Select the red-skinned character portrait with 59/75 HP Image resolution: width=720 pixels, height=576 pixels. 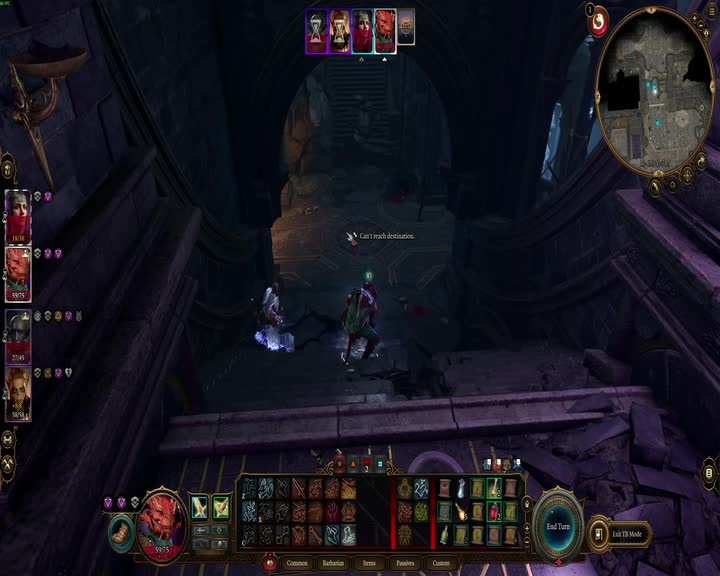pyautogui.click(x=18, y=273)
